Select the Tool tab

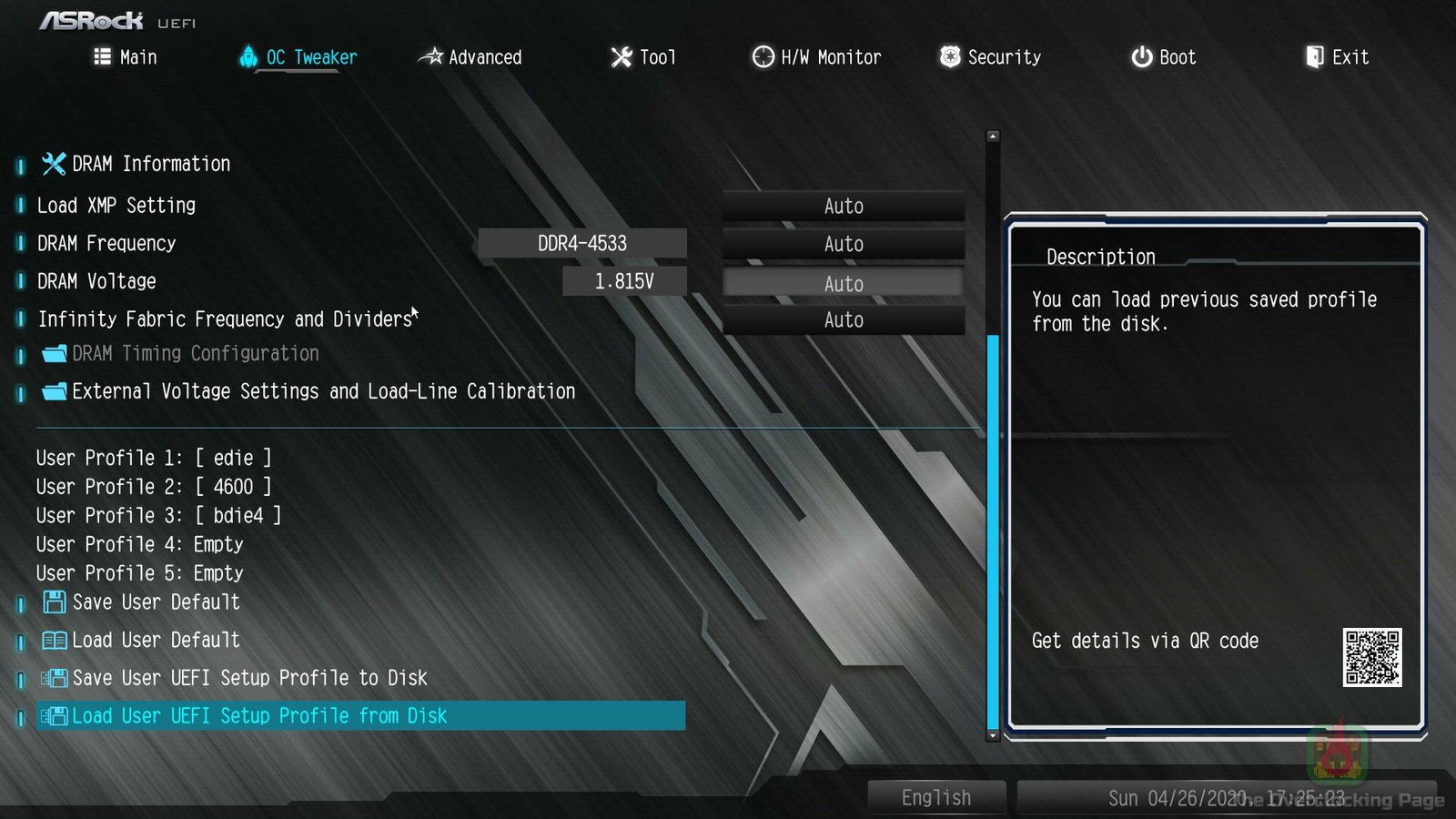tap(643, 57)
